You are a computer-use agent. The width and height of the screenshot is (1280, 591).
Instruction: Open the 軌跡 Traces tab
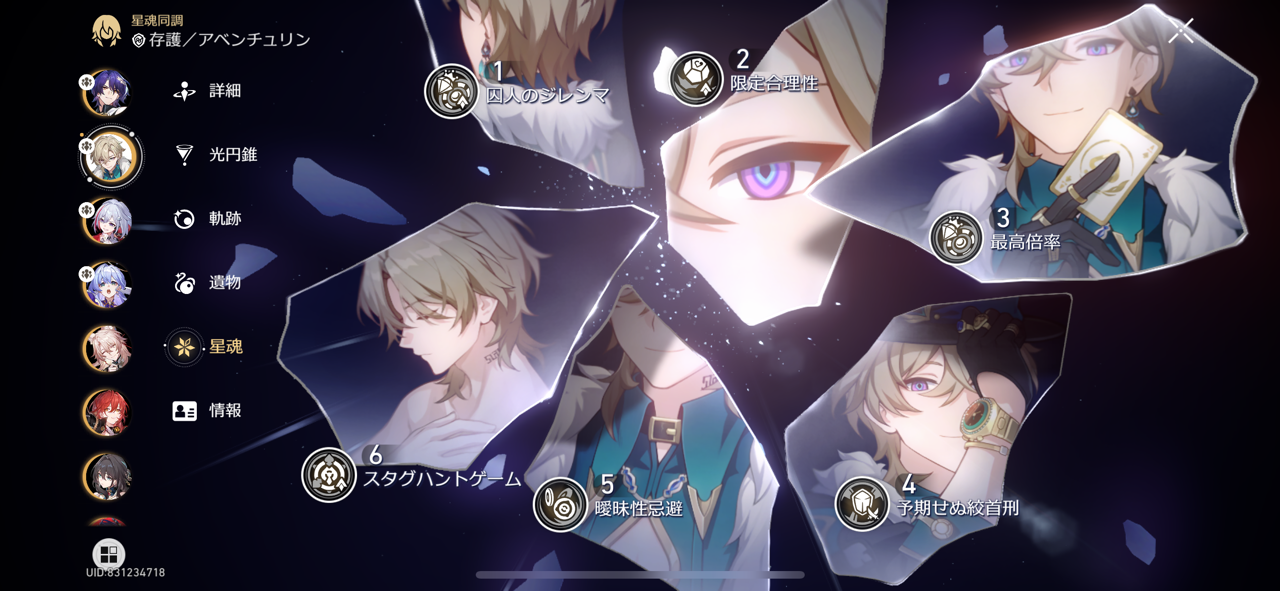pos(208,219)
